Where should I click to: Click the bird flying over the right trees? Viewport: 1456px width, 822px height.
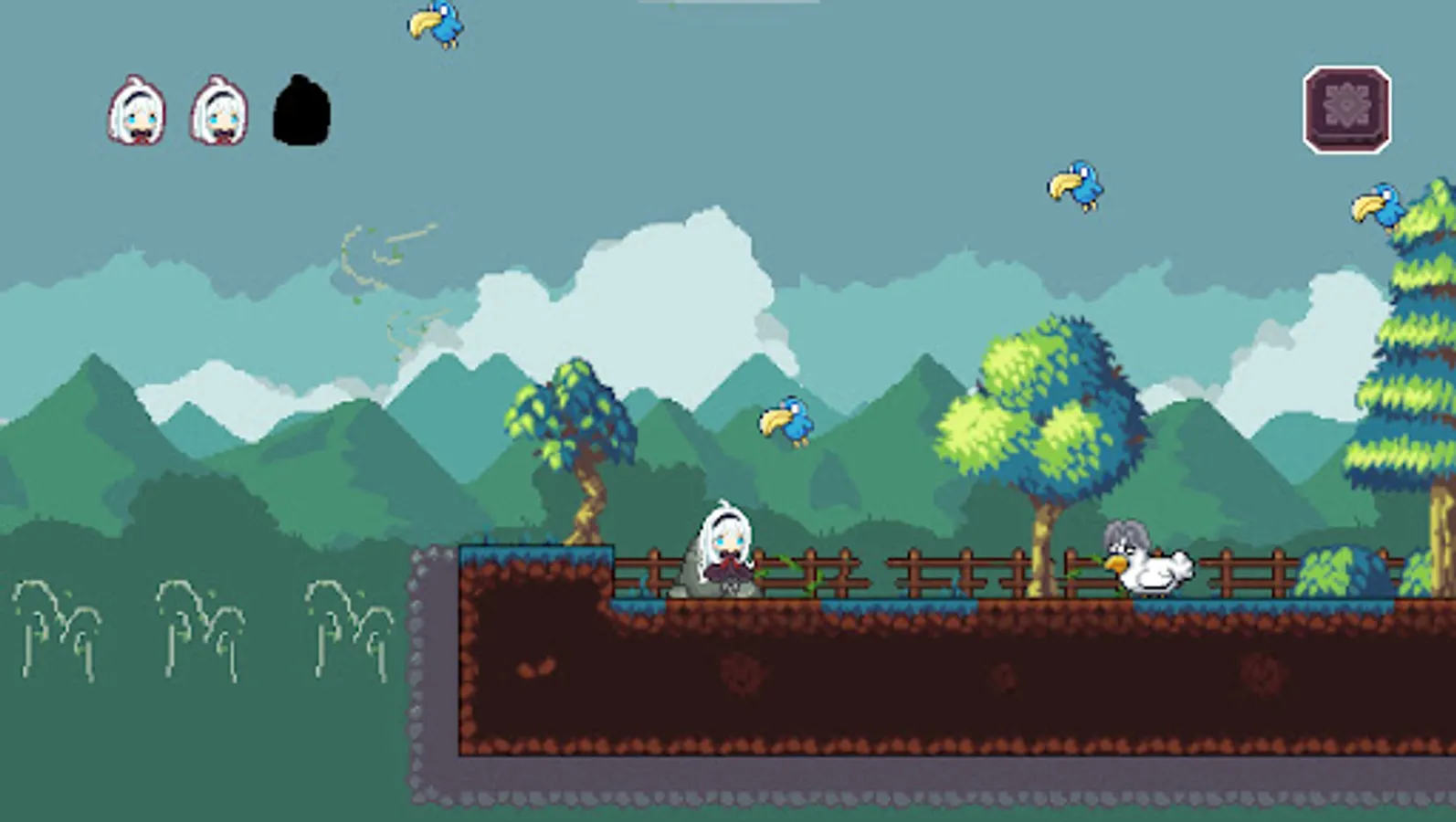(x=1076, y=182)
